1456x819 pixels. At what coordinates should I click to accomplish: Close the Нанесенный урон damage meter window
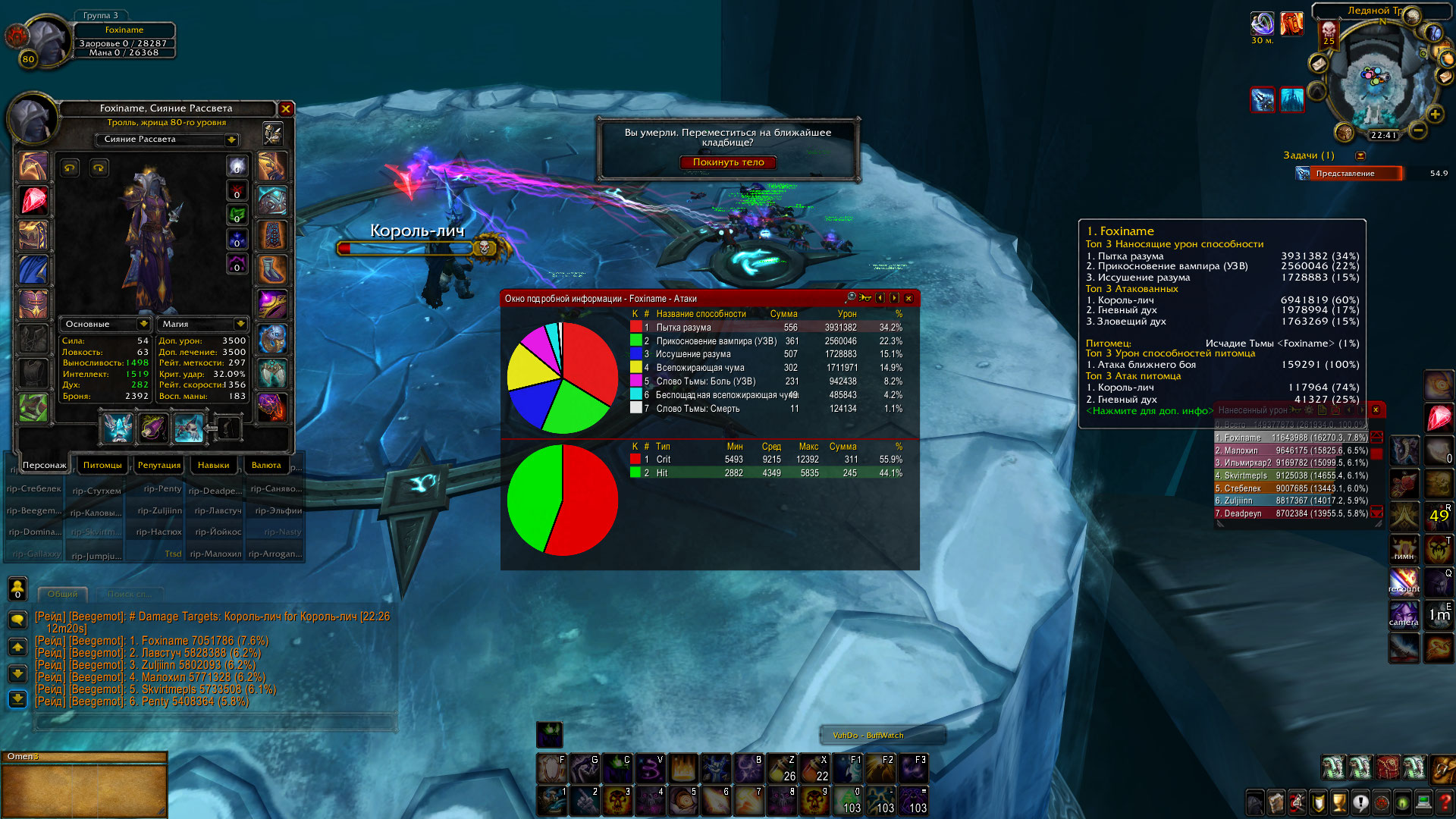coord(1376,410)
